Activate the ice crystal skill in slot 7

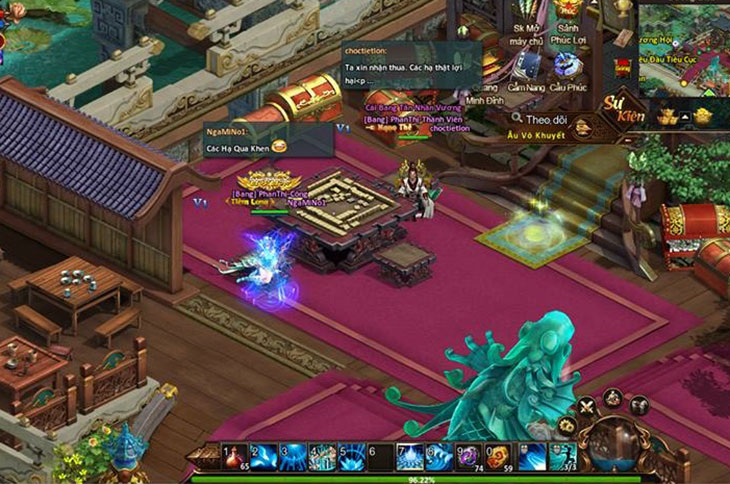pos(410,456)
